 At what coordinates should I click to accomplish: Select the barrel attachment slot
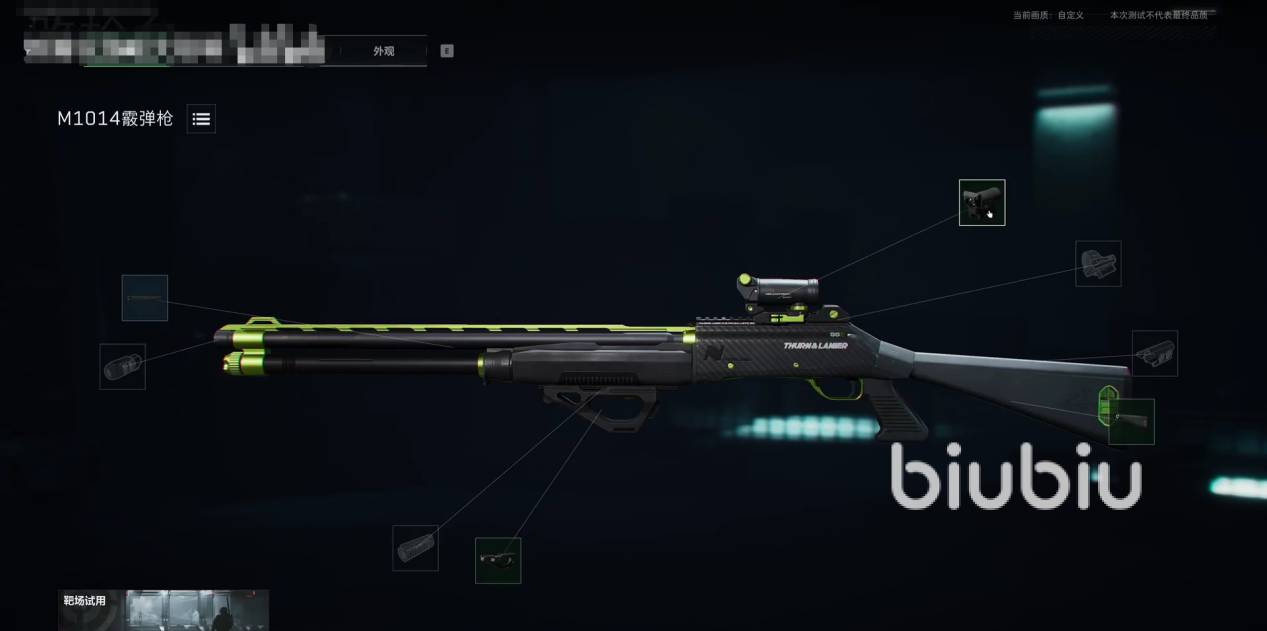click(145, 298)
